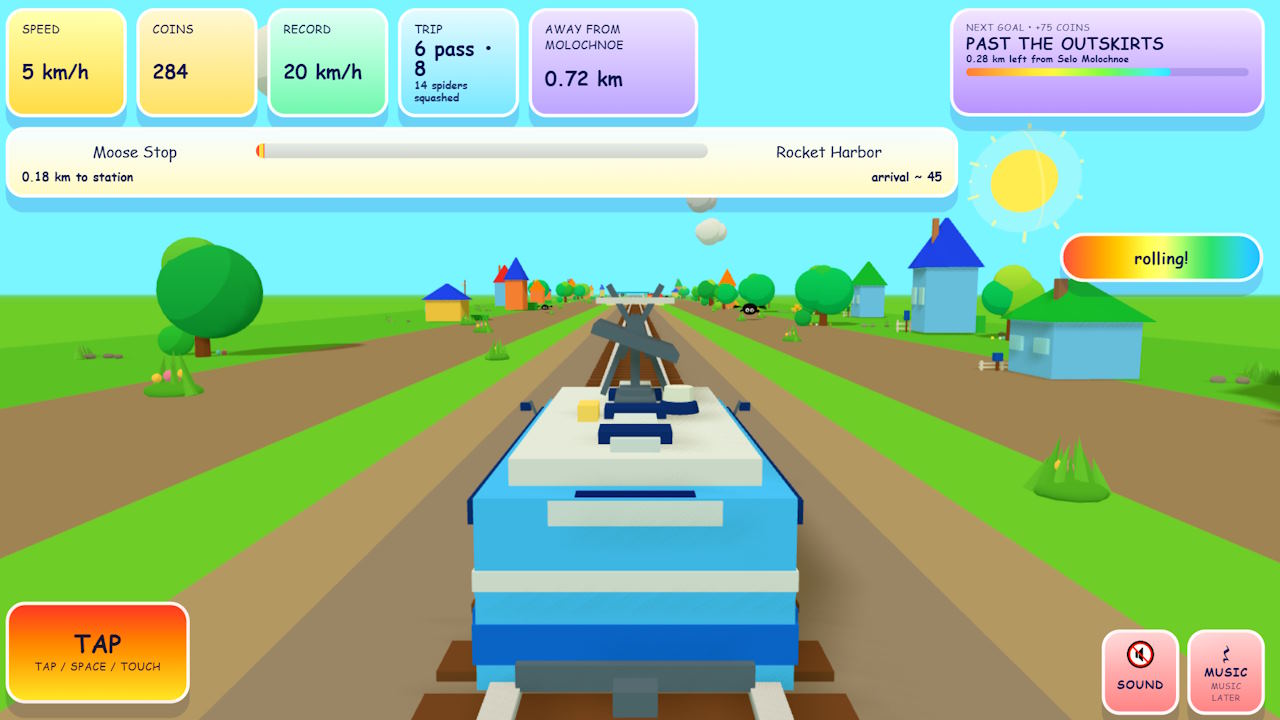Image resolution: width=1280 pixels, height=720 pixels.
Task: Expand the NEXT GOAL +75 COINS header
Action: [x=1026, y=26]
